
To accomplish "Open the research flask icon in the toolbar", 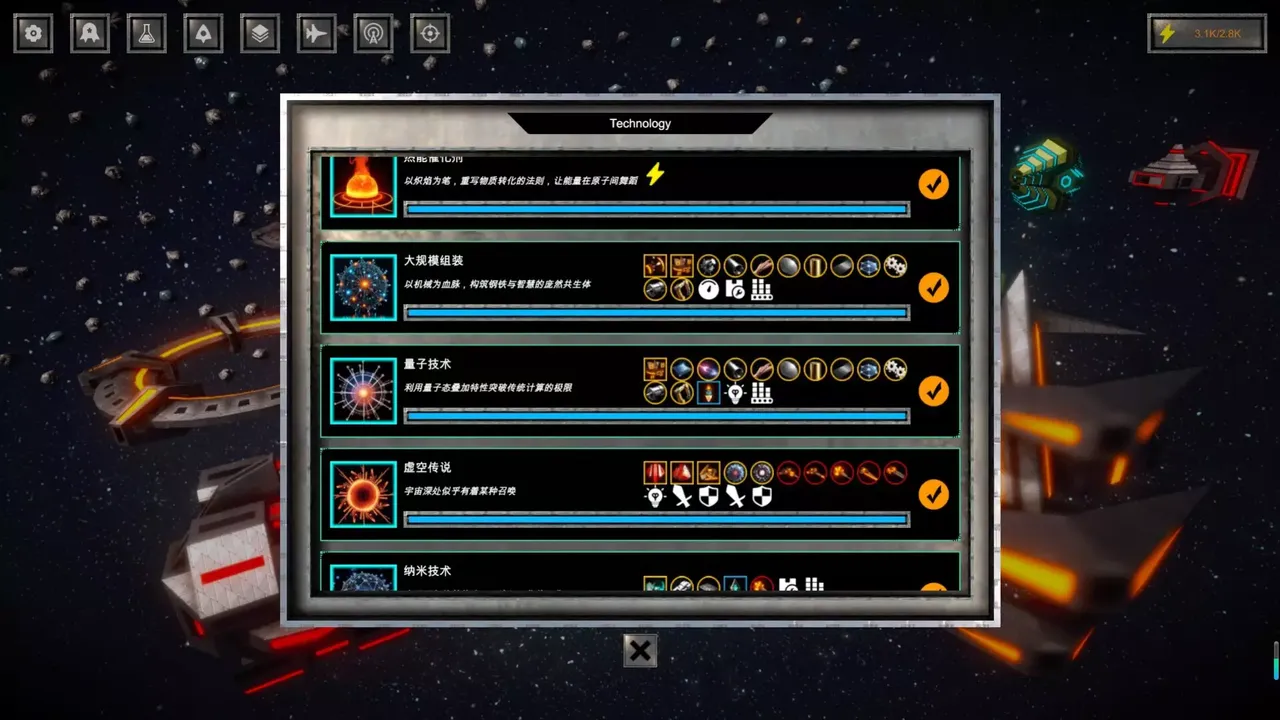I will tap(145, 33).
